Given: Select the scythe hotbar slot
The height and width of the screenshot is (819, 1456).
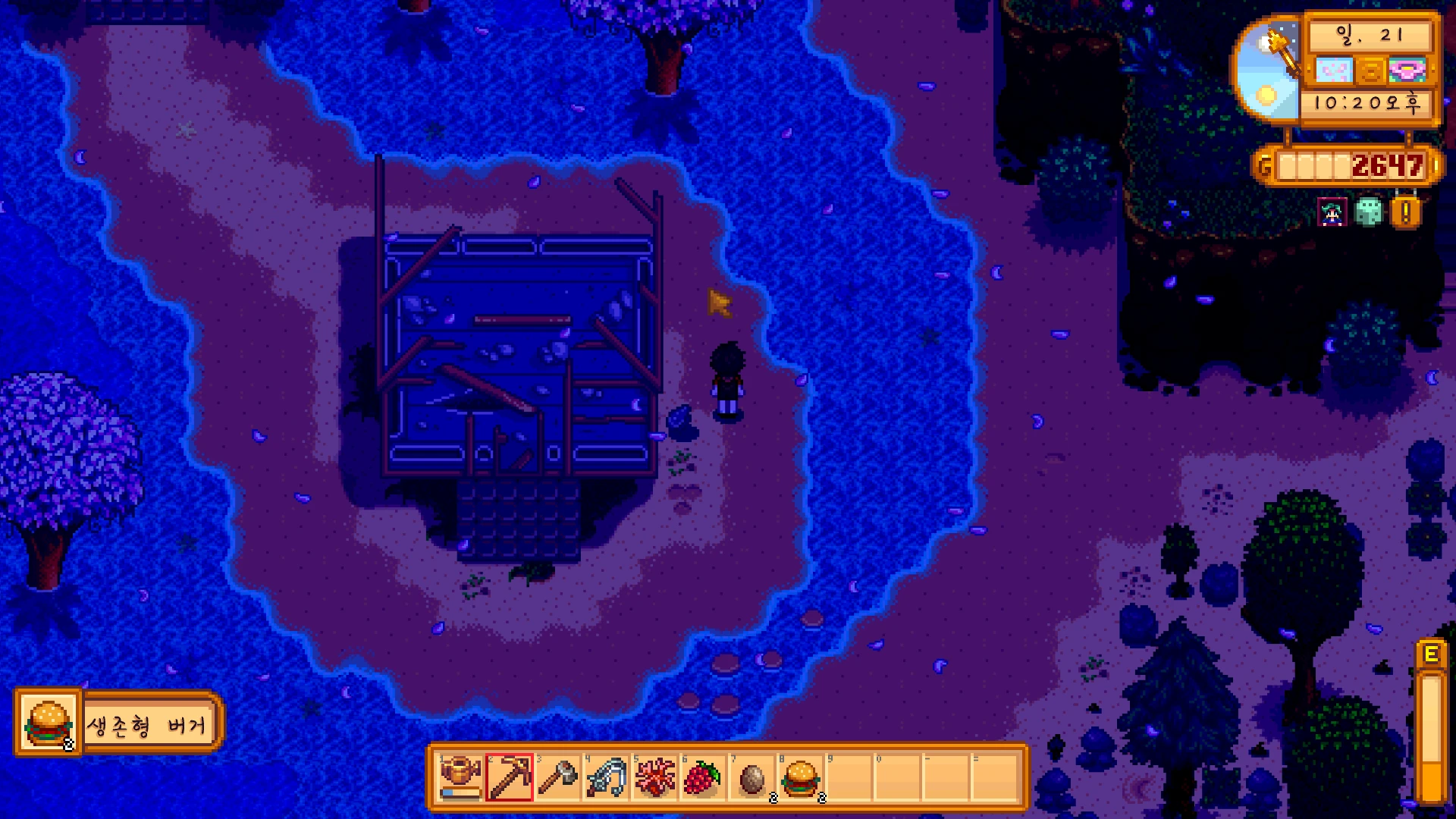Looking at the screenshot, I should [x=607, y=777].
